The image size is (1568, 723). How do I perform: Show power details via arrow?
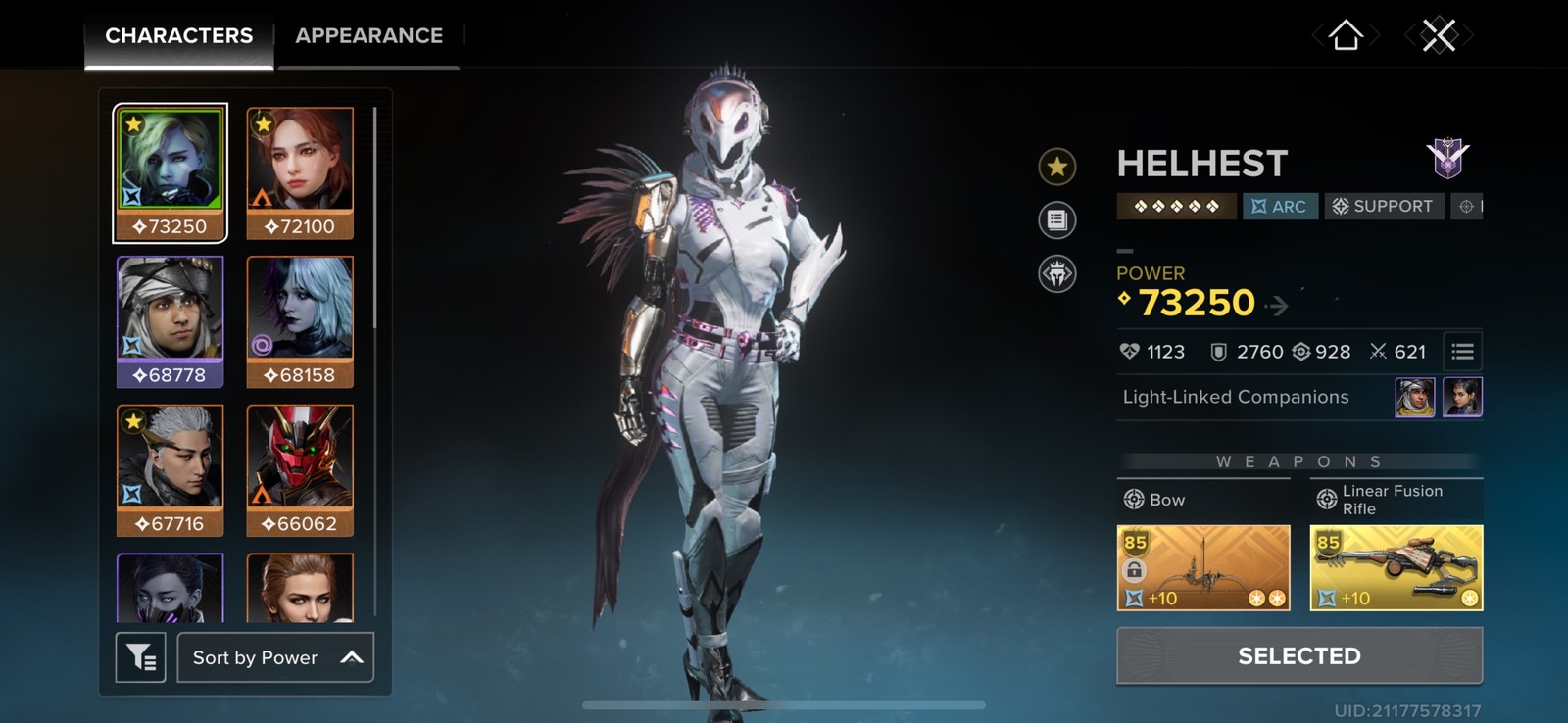pos(1276,307)
